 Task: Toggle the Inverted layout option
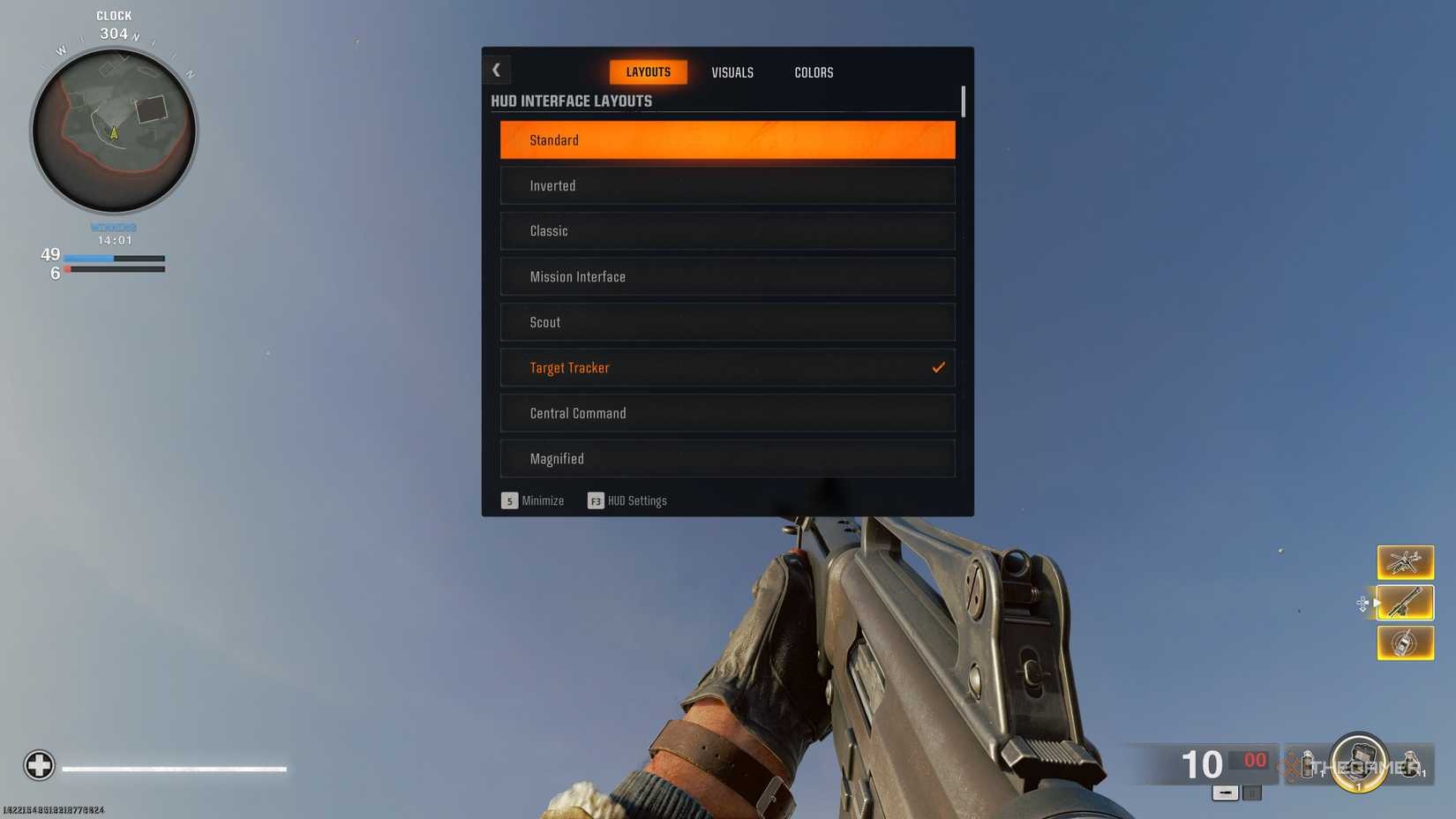[x=726, y=185]
